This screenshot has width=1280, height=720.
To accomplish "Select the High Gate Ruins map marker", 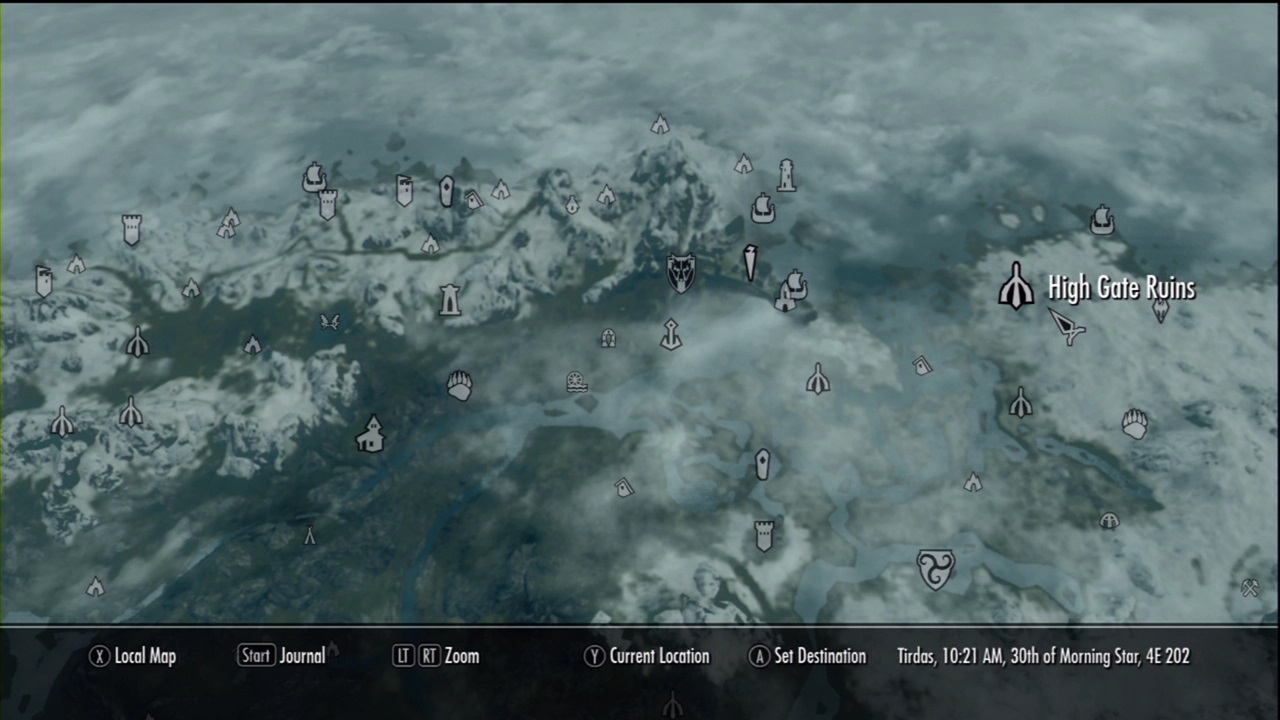I will click(x=1015, y=287).
